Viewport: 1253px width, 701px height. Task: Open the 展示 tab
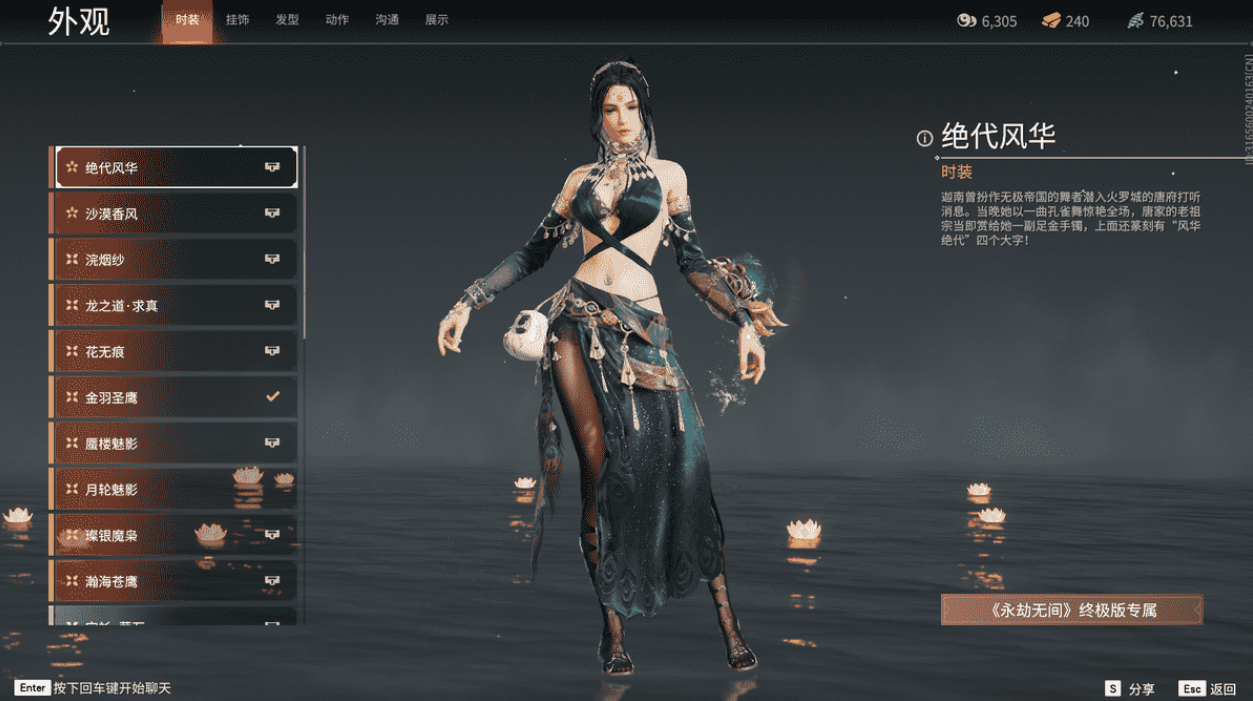(436, 20)
